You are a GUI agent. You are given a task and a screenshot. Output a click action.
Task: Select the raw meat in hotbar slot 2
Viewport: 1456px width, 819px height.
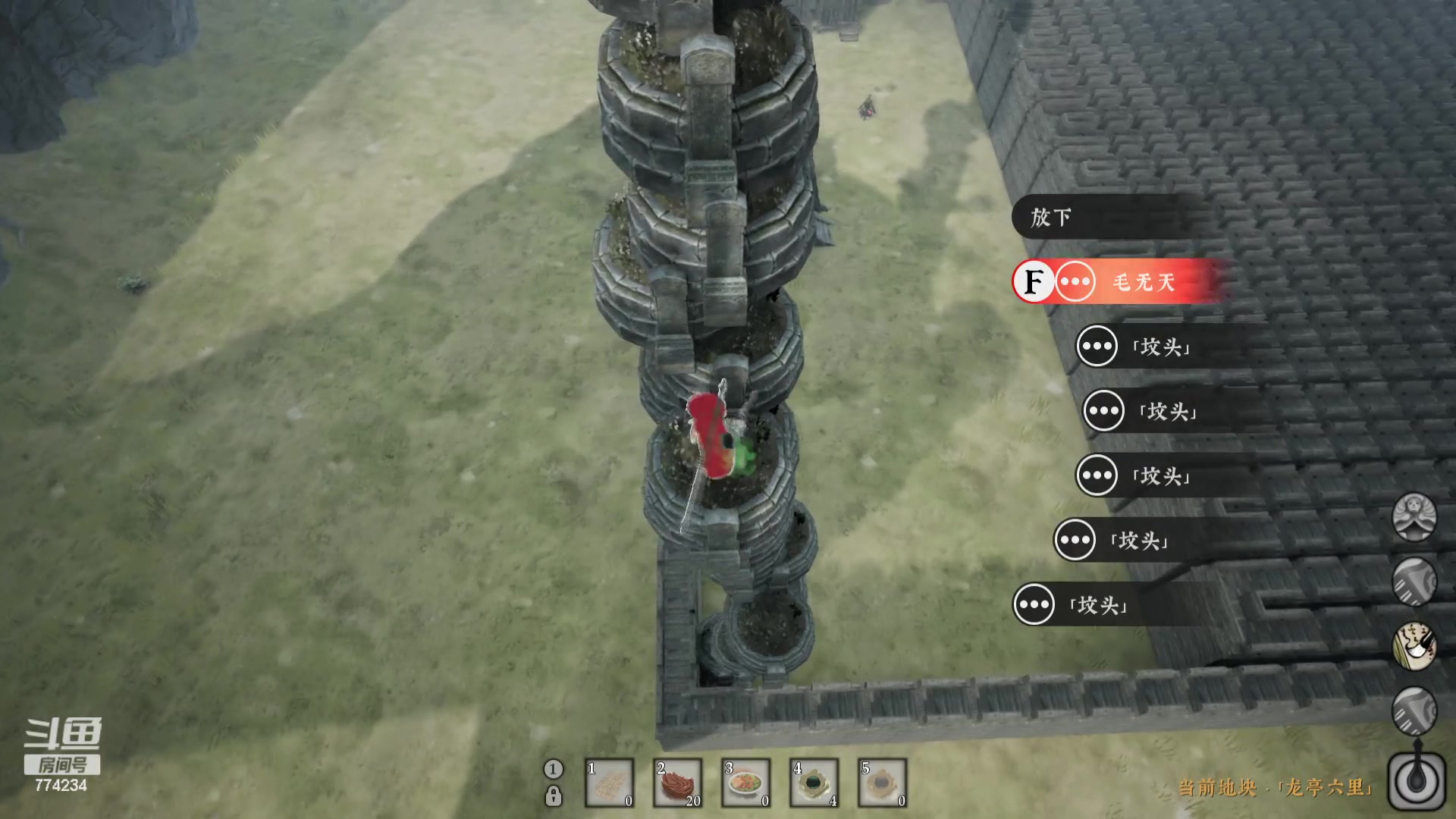click(x=677, y=783)
